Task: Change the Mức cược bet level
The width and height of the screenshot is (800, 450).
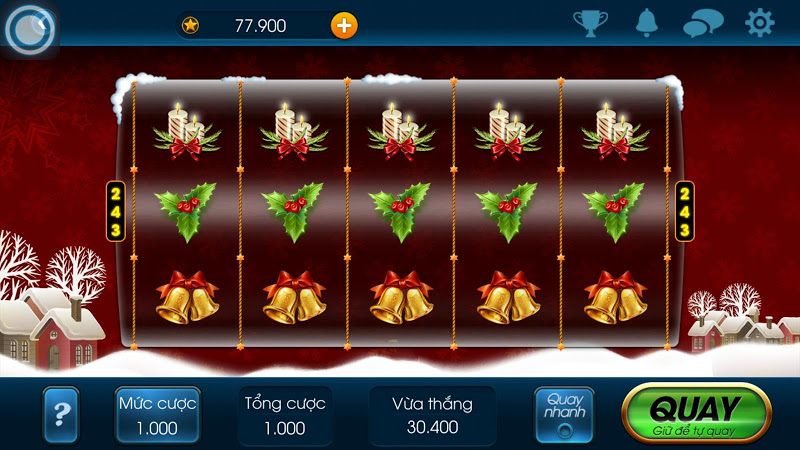Action: click(x=157, y=415)
